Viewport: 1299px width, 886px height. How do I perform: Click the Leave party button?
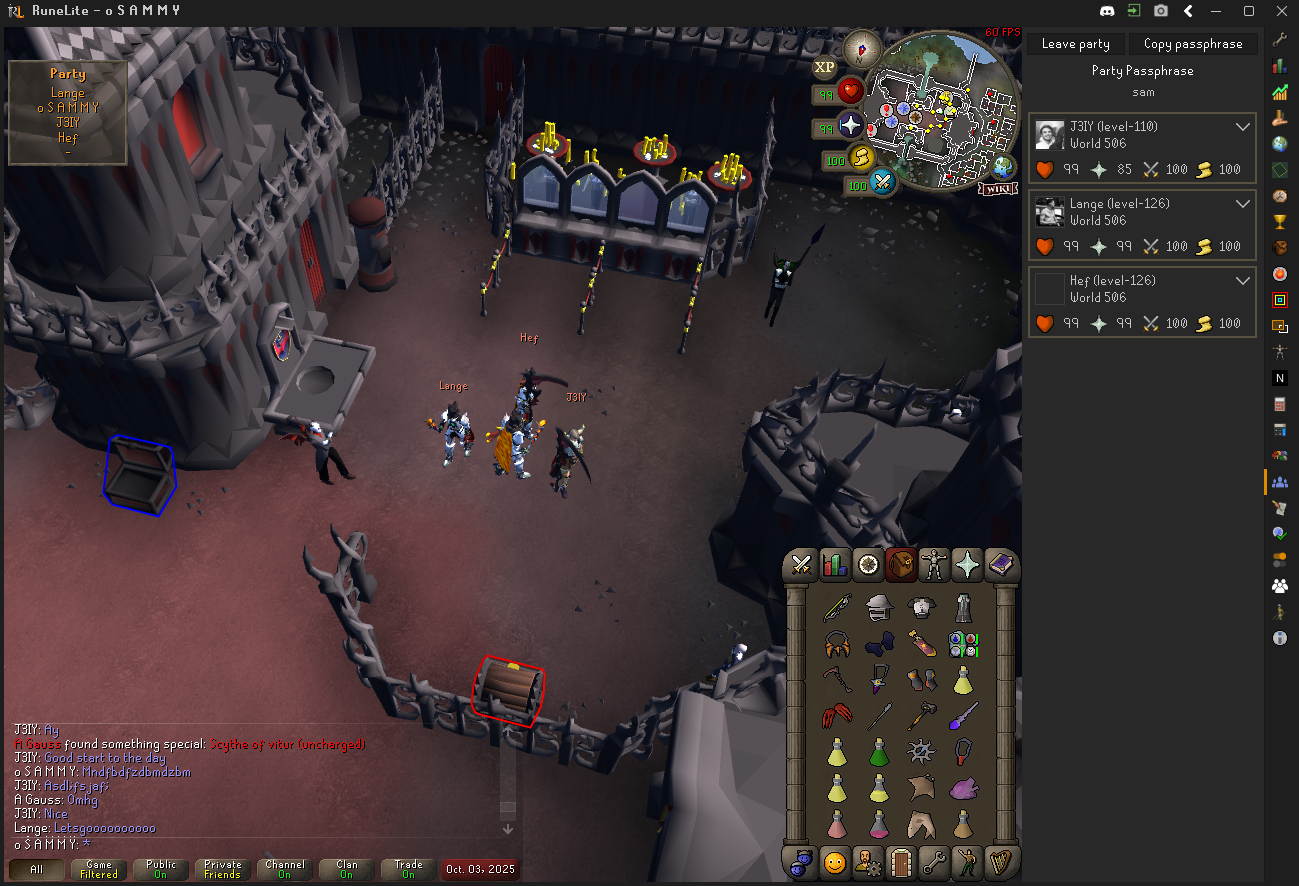(1075, 44)
